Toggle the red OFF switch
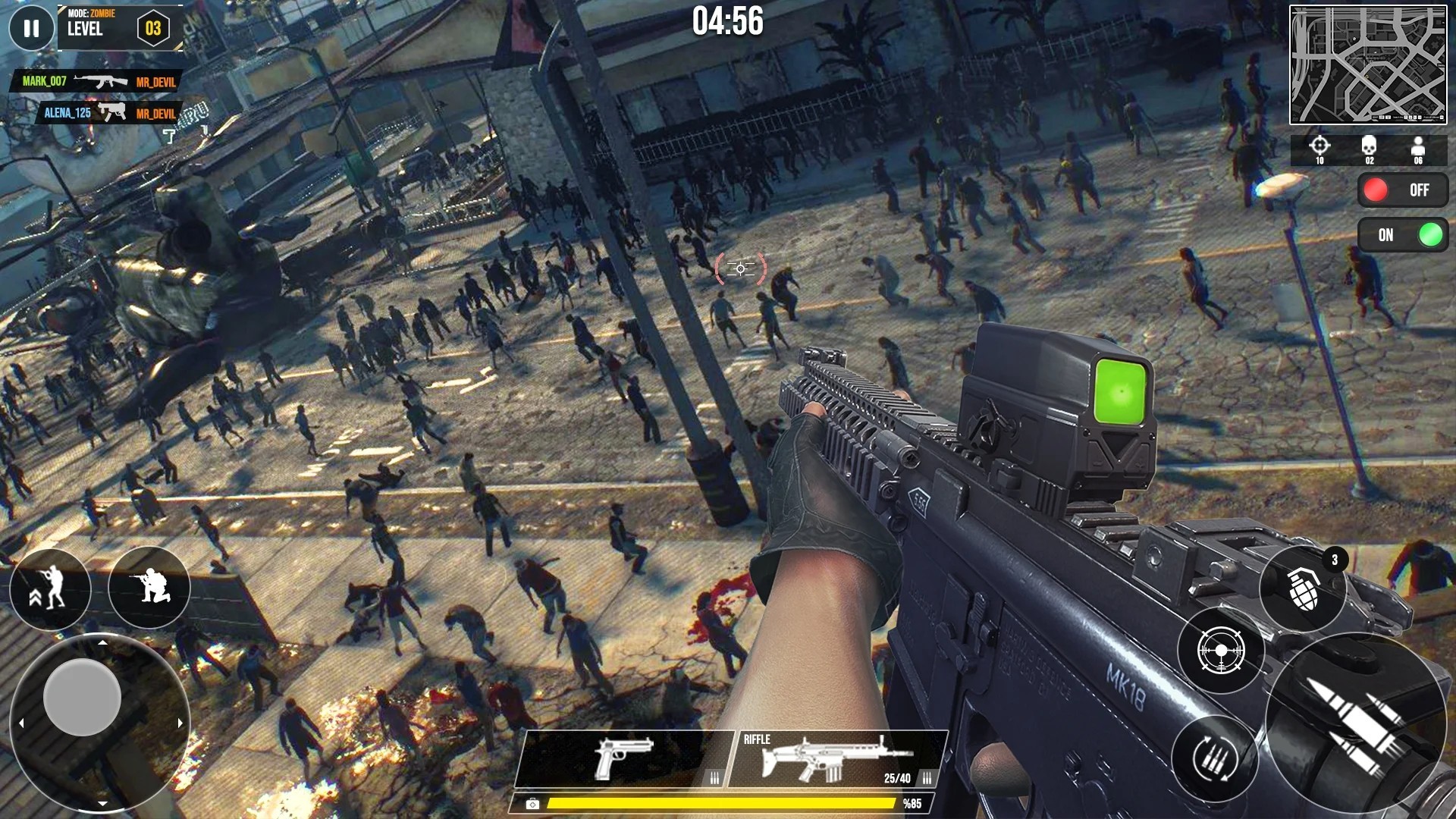 [1402, 190]
